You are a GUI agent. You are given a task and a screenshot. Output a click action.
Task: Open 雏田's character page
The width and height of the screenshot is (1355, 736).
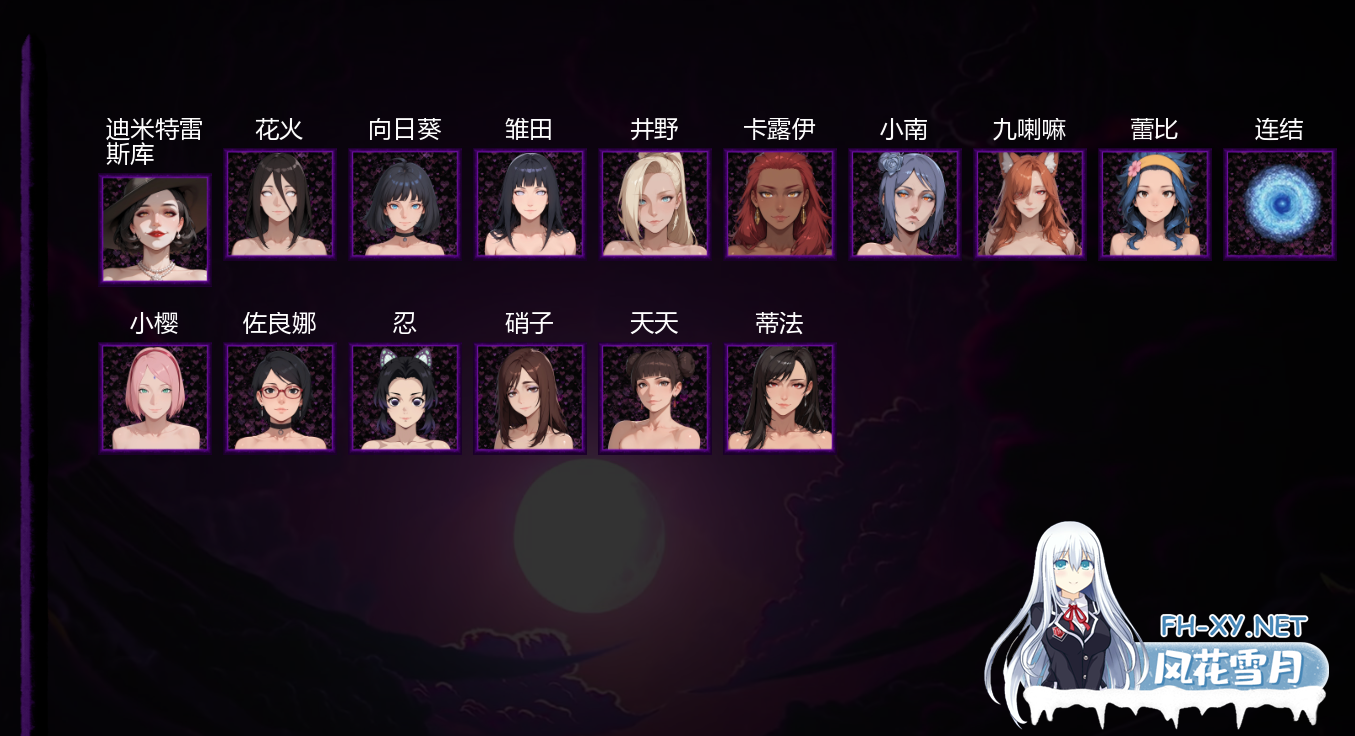coord(530,204)
